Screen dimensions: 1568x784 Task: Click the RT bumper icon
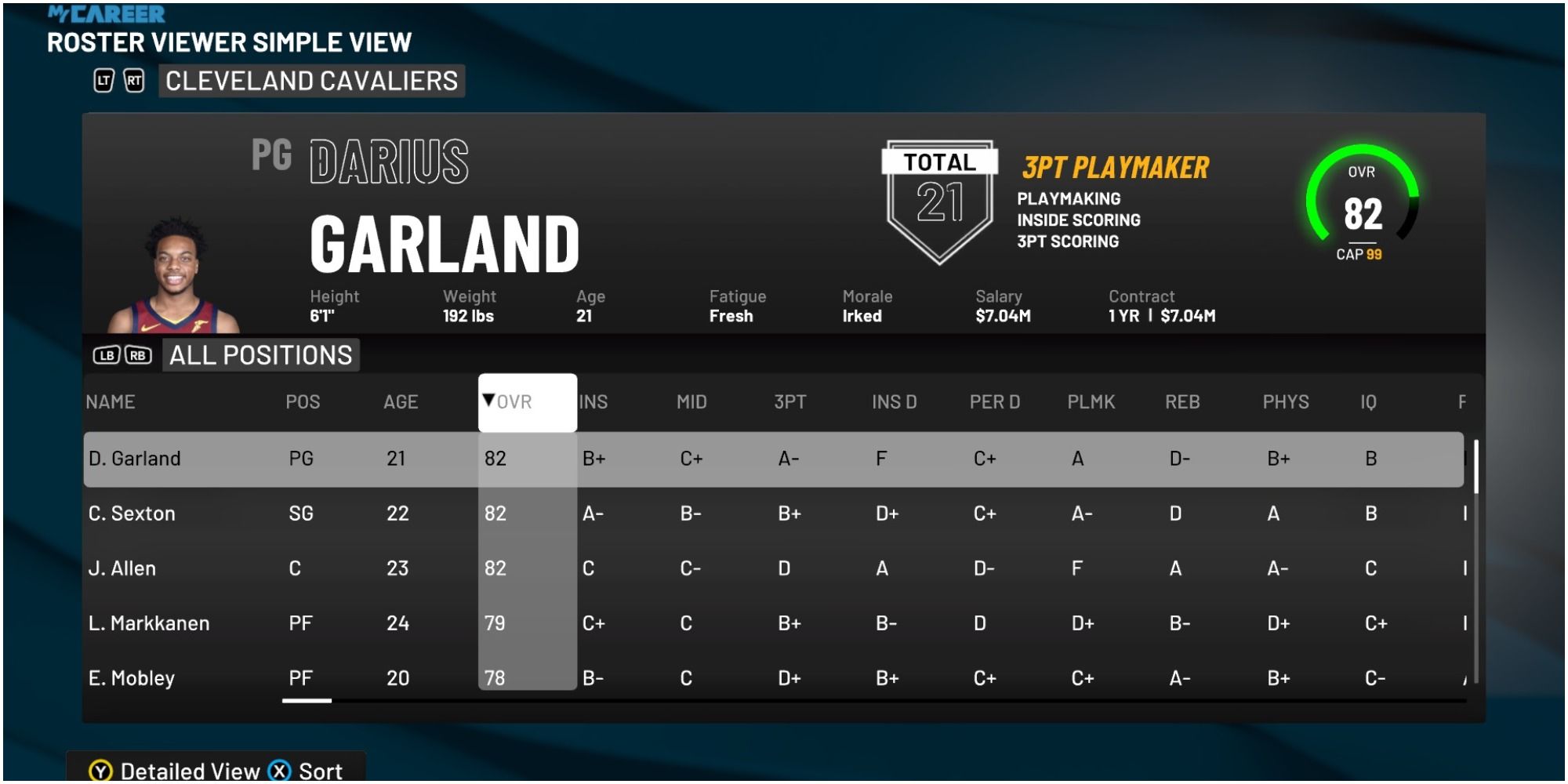coord(133,80)
